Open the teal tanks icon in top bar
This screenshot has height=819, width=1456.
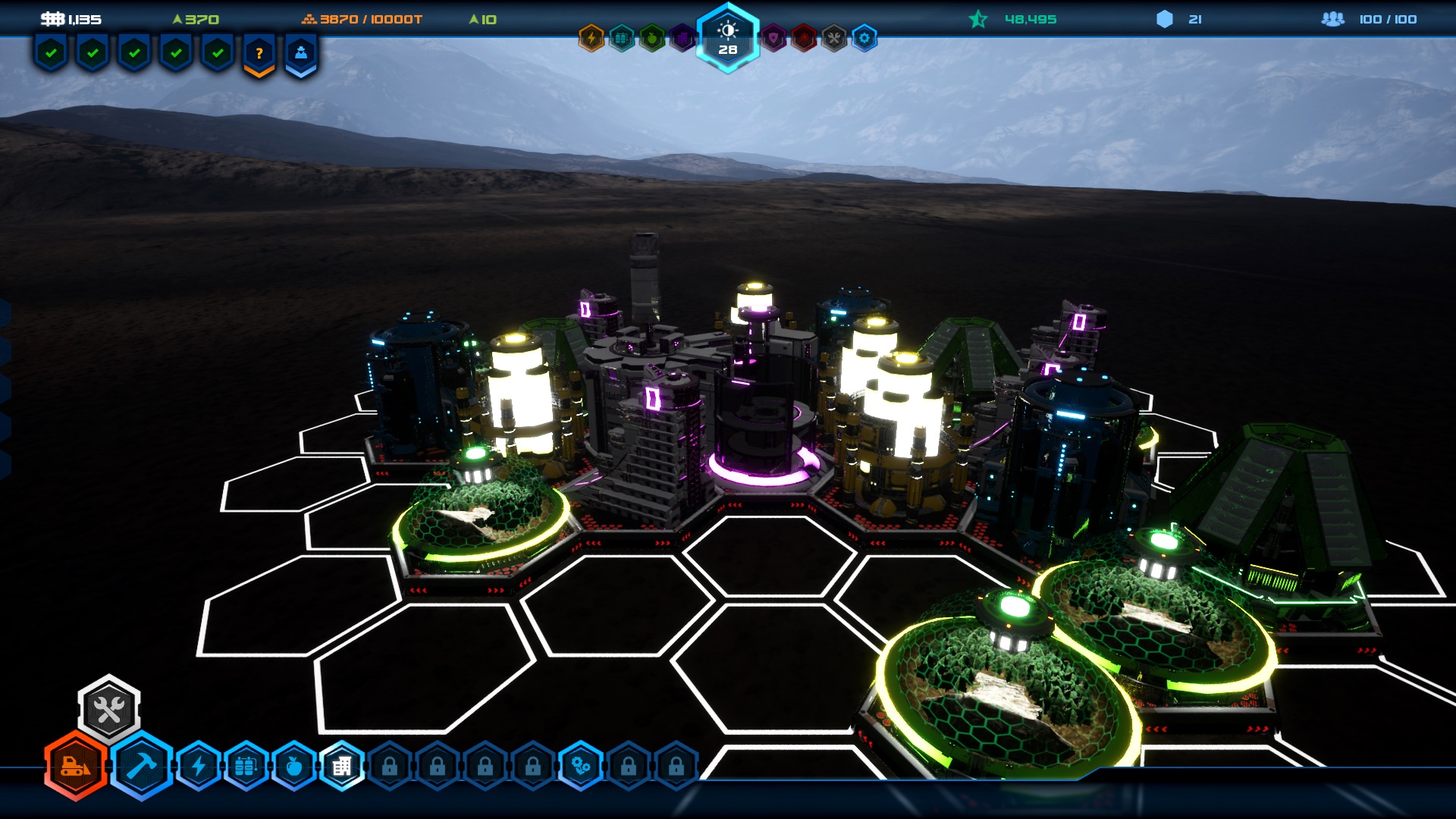coord(622,38)
